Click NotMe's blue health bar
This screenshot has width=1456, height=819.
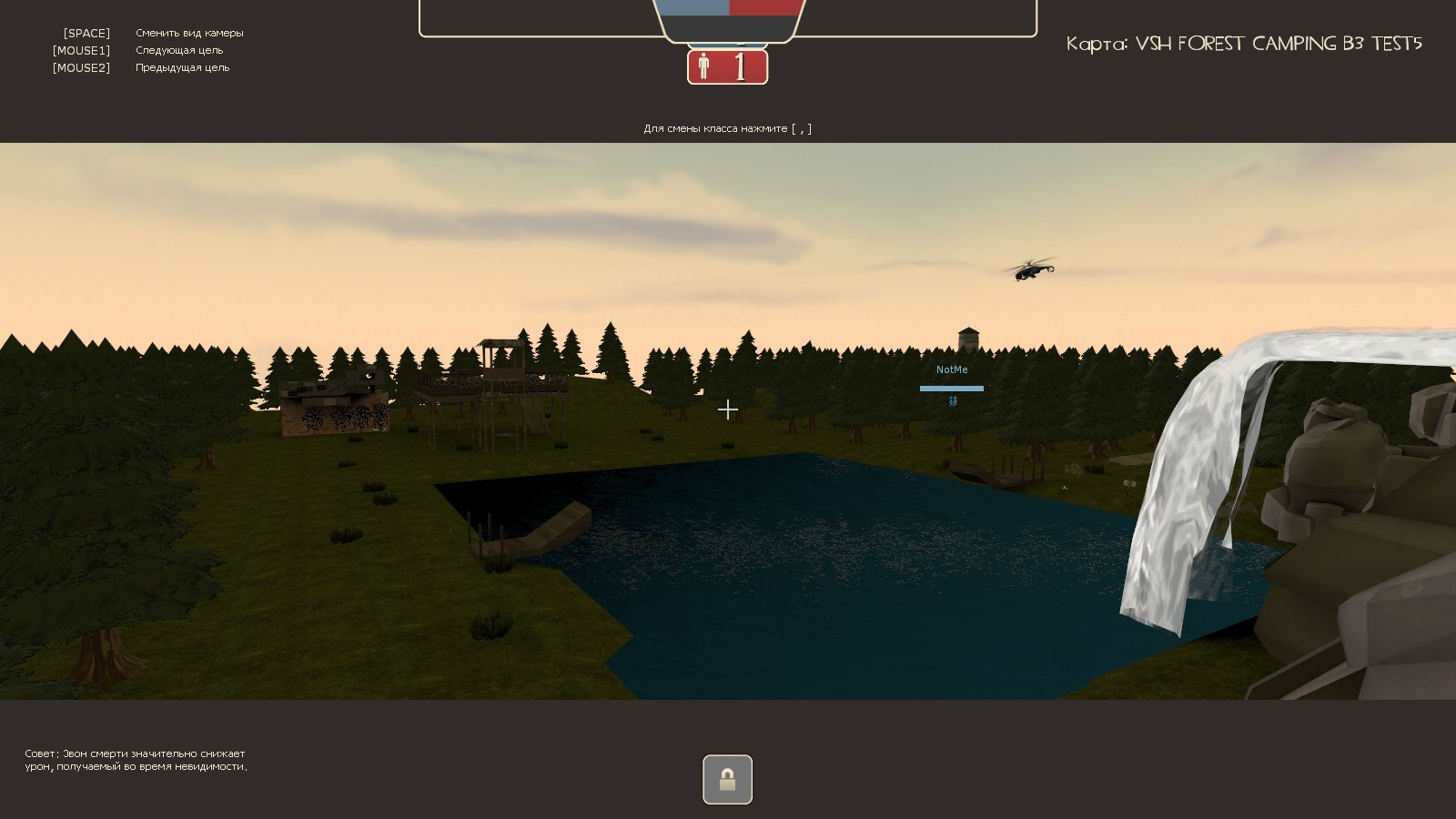tap(952, 389)
